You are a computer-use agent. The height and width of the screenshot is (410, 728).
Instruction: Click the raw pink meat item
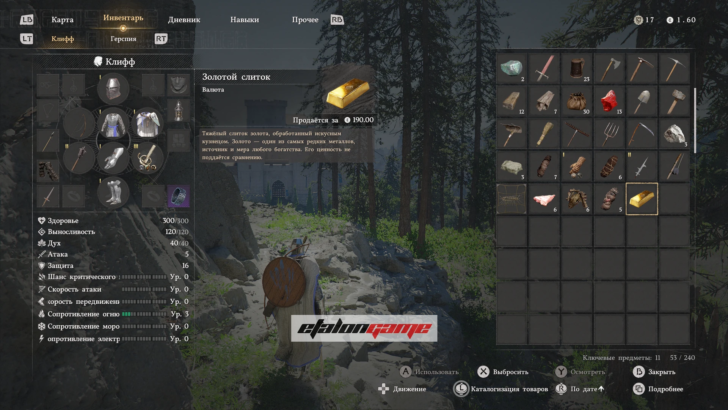544,198
